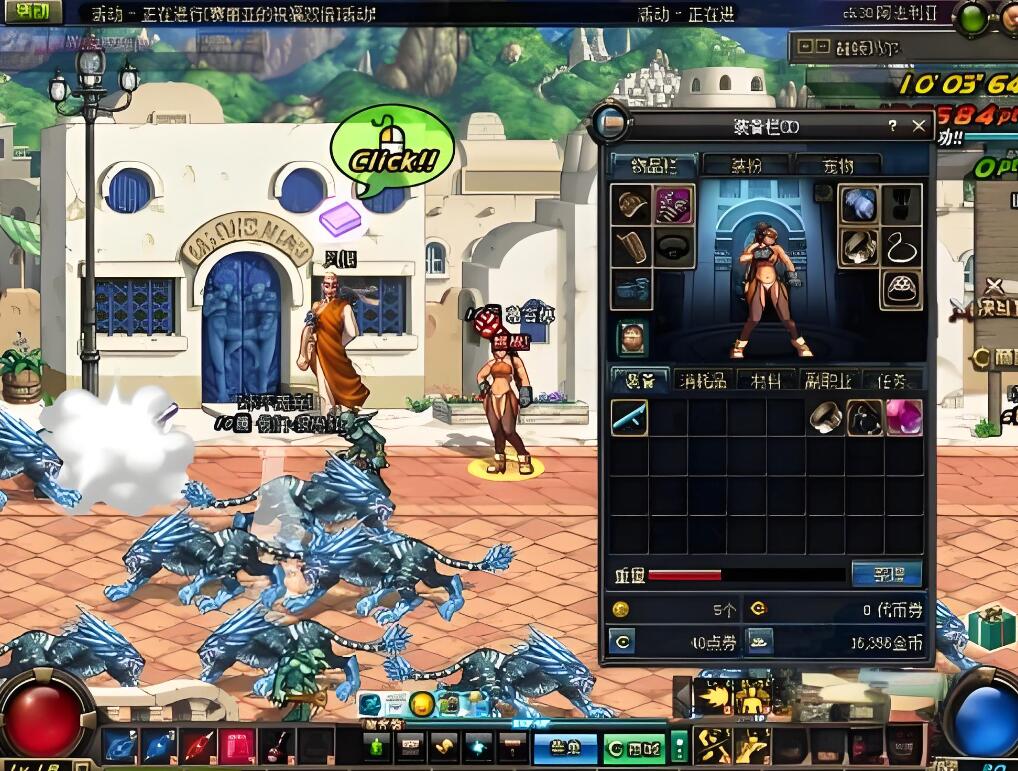Open the blue 菜单 menu button
Screen dimensions: 1018x771
tap(565, 748)
